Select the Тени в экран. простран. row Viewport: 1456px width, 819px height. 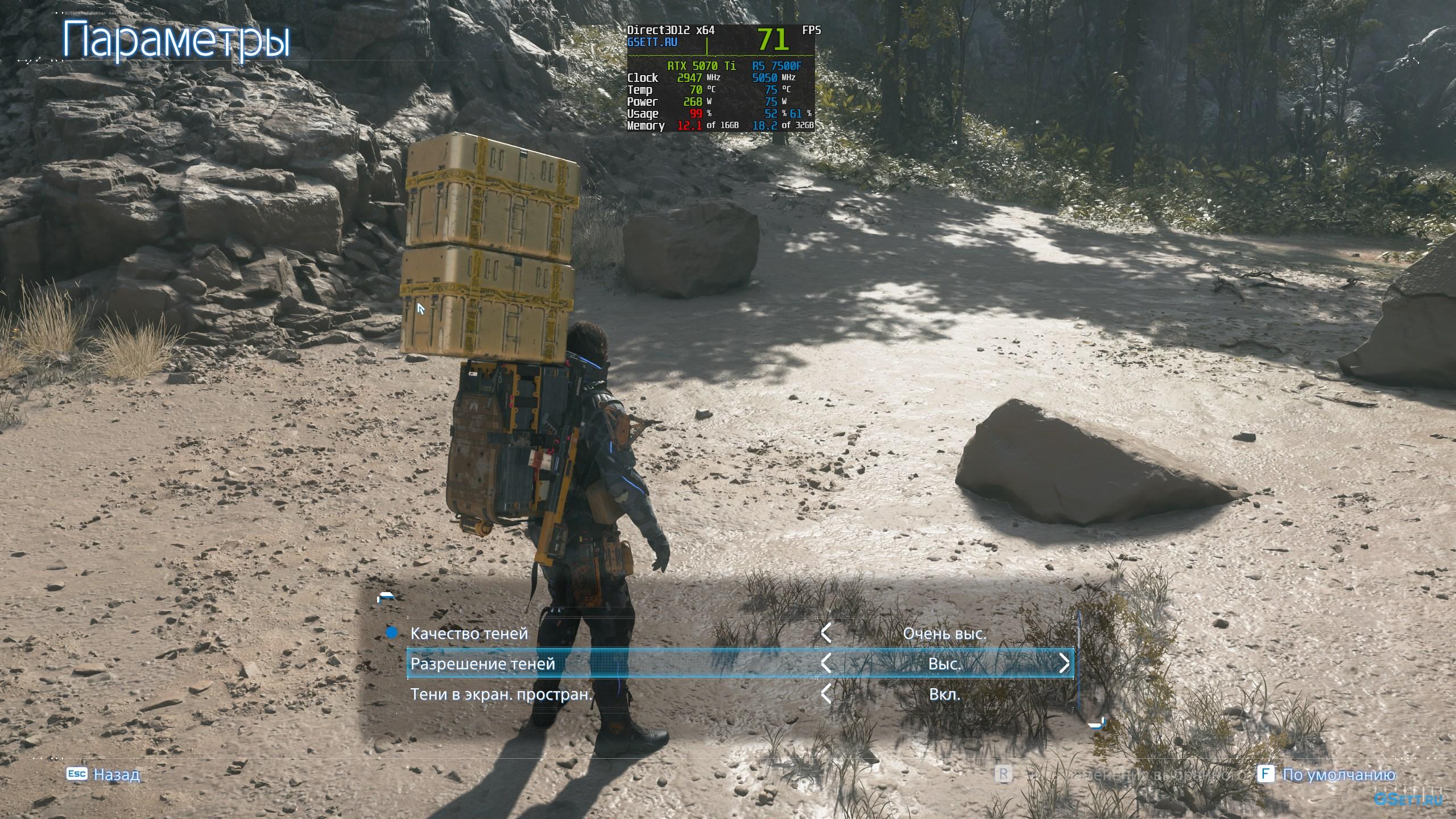pos(501,694)
